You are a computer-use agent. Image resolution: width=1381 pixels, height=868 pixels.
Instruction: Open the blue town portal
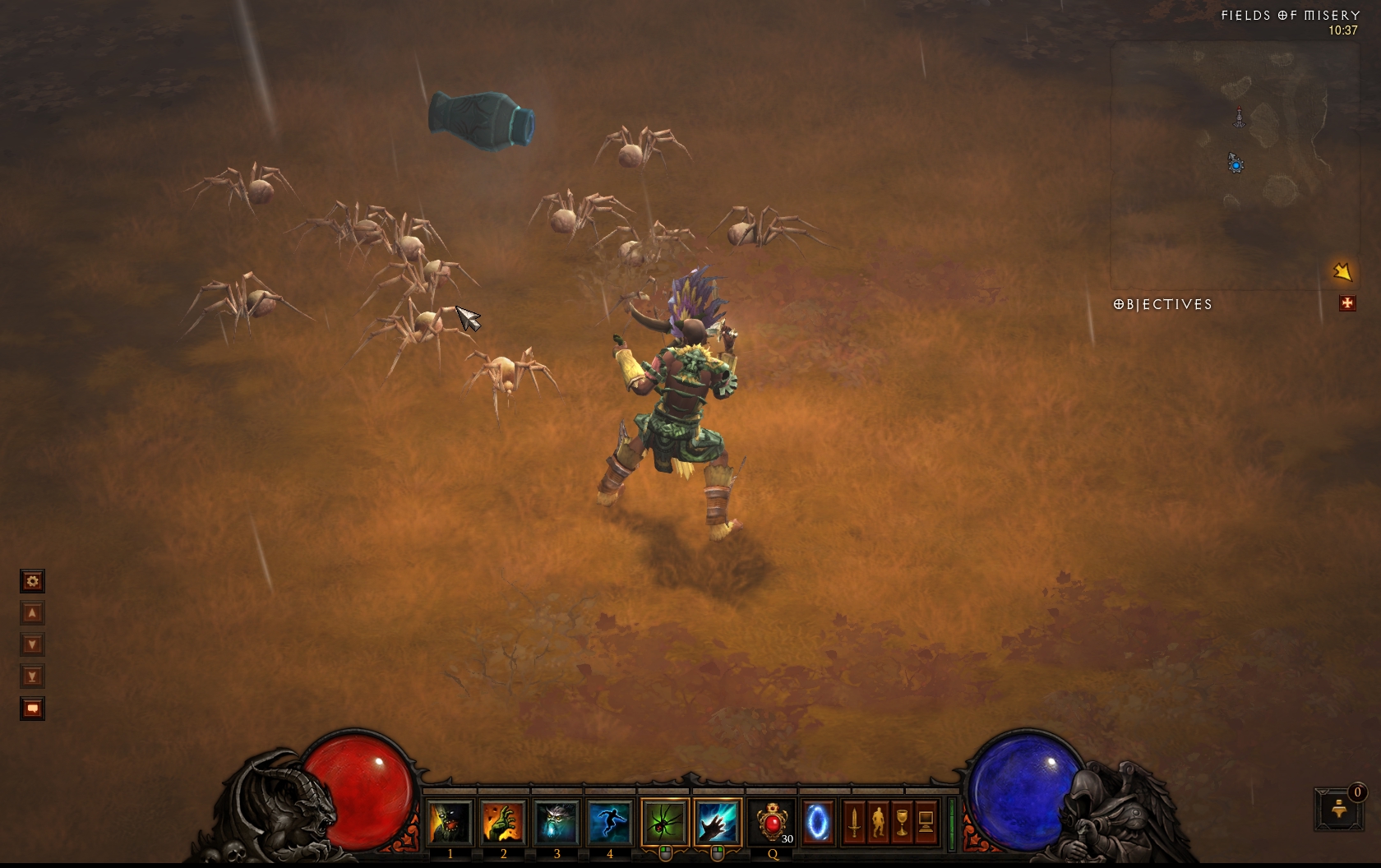tap(818, 822)
